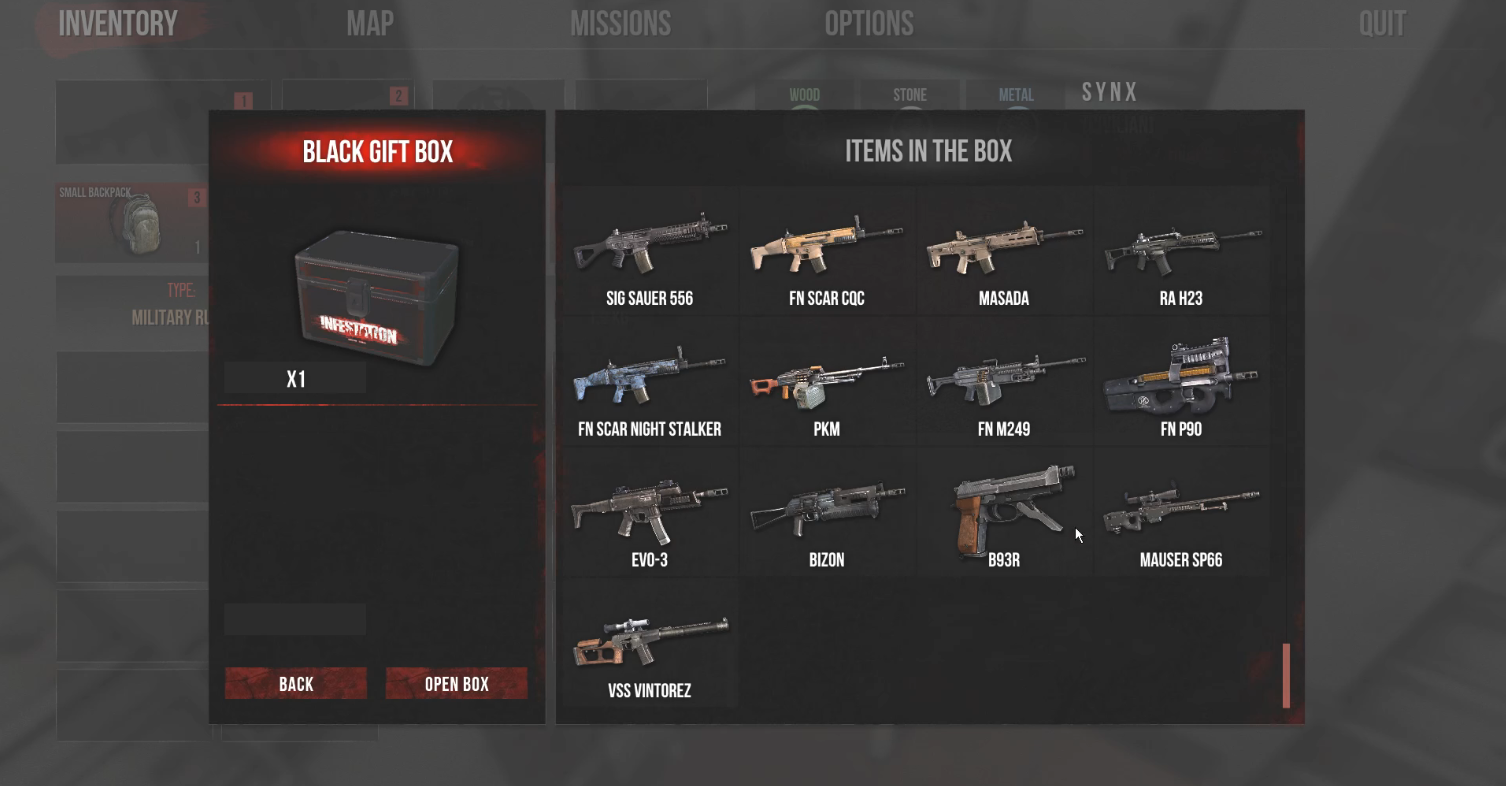Quit the game from top bar
The width and height of the screenshot is (1506, 786).
coord(1382,24)
